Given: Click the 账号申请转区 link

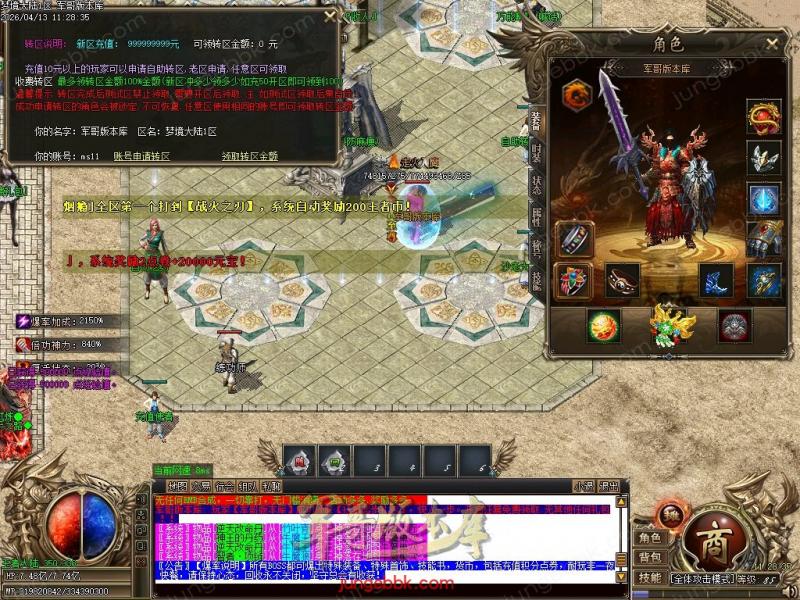Looking at the screenshot, I should 141,157.
